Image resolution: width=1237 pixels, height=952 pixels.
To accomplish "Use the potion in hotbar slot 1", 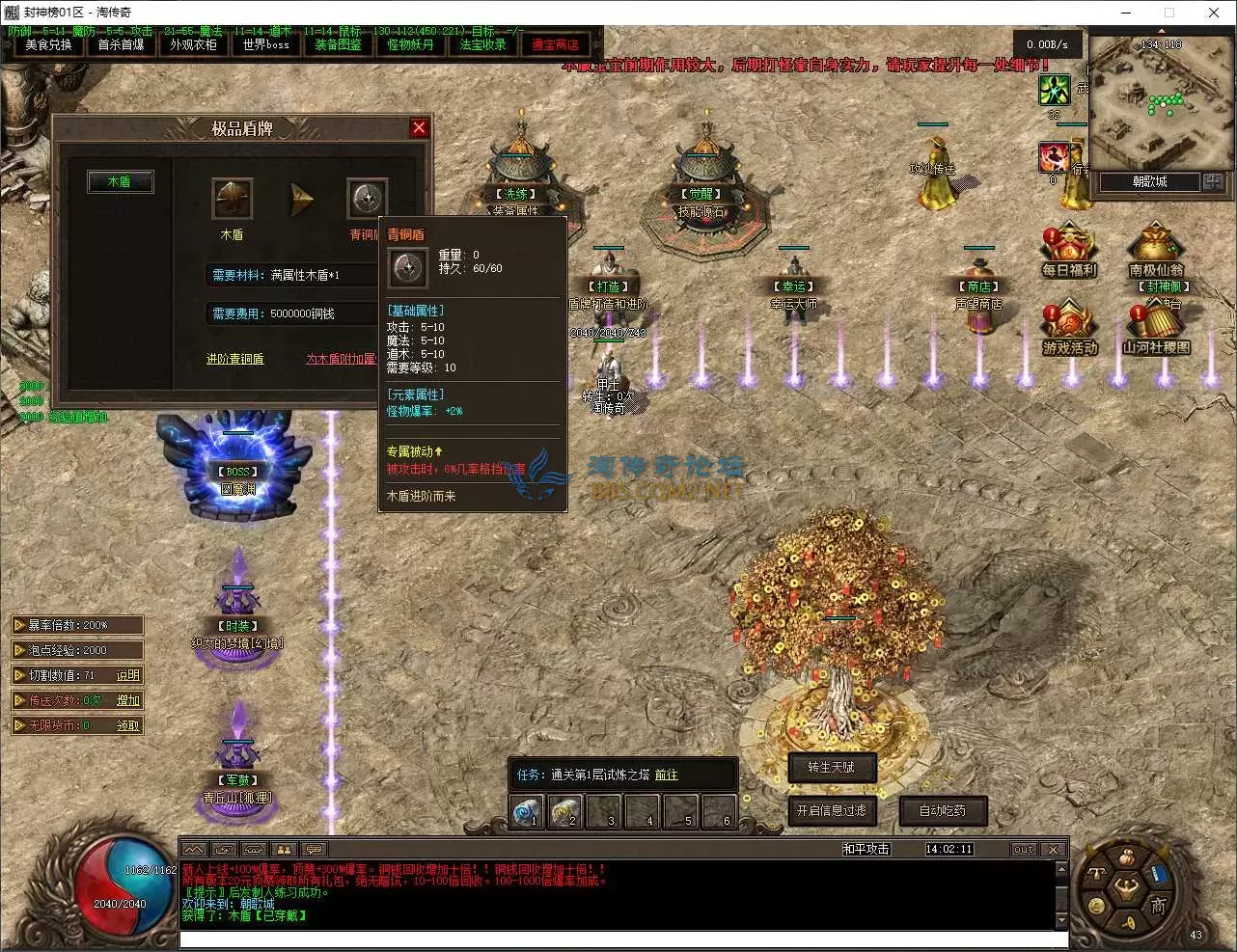I will (526, 812).
